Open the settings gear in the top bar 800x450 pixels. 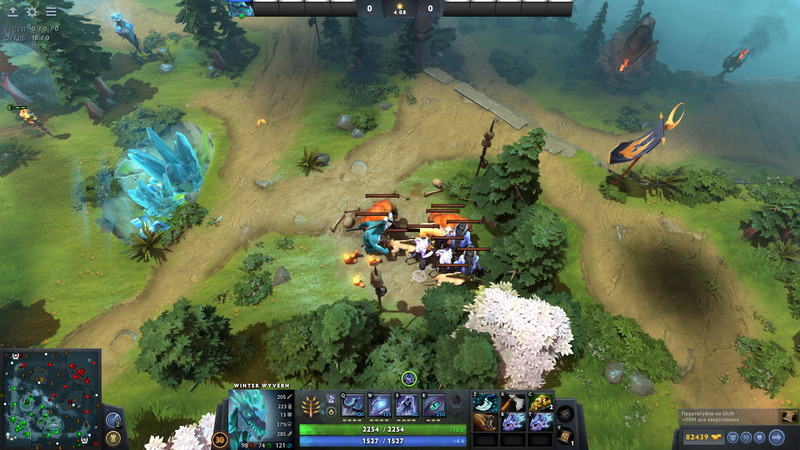click(31, 11)
